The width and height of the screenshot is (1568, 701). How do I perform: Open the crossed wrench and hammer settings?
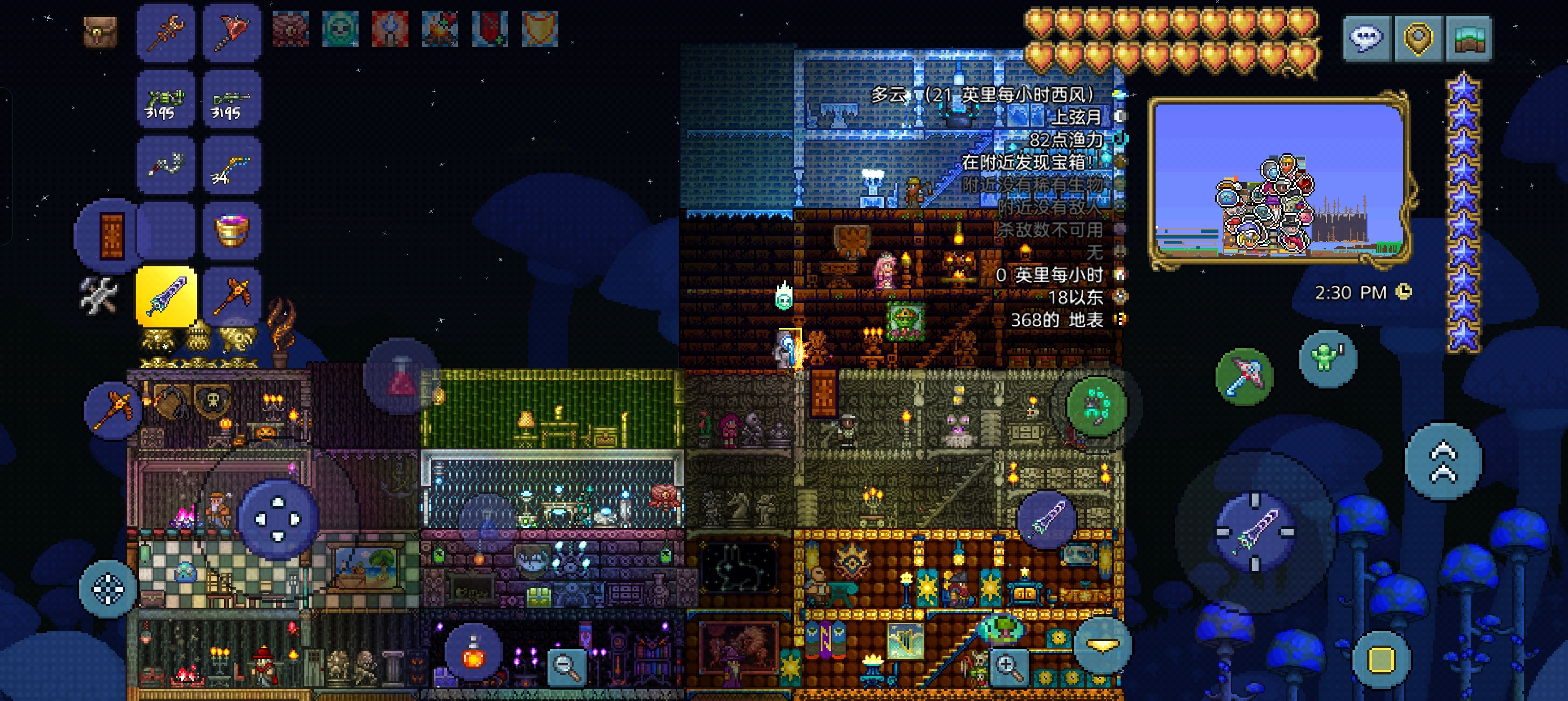tap(98, 296)
